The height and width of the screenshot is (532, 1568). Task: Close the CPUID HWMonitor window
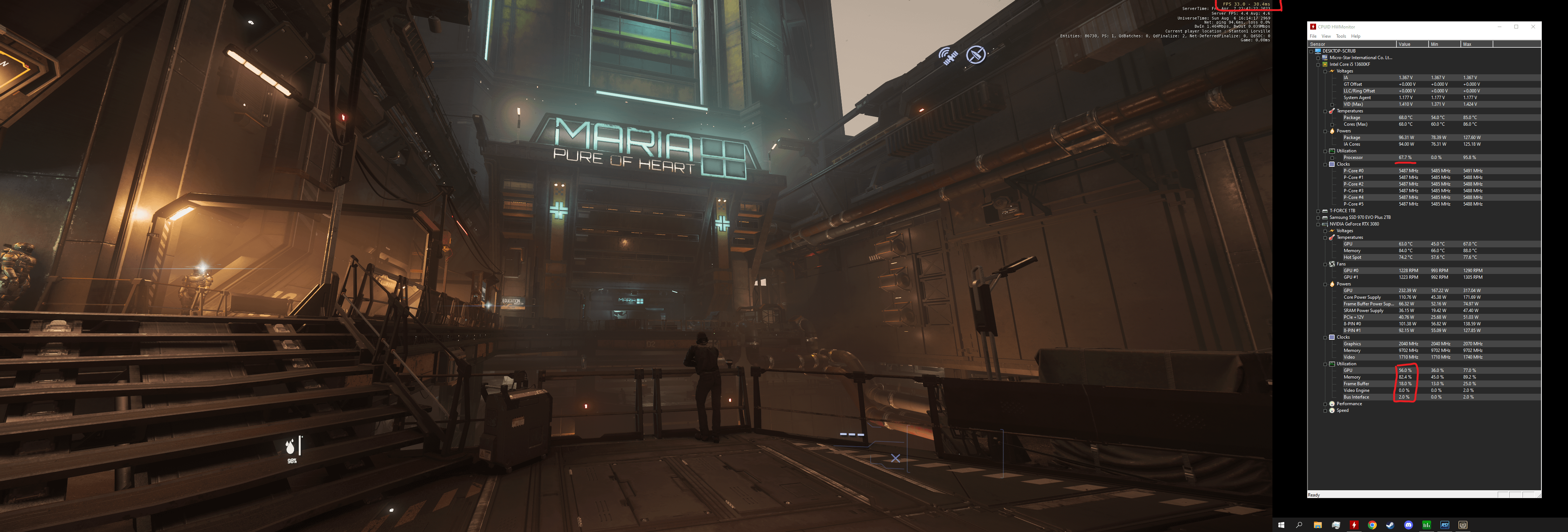1533,27
